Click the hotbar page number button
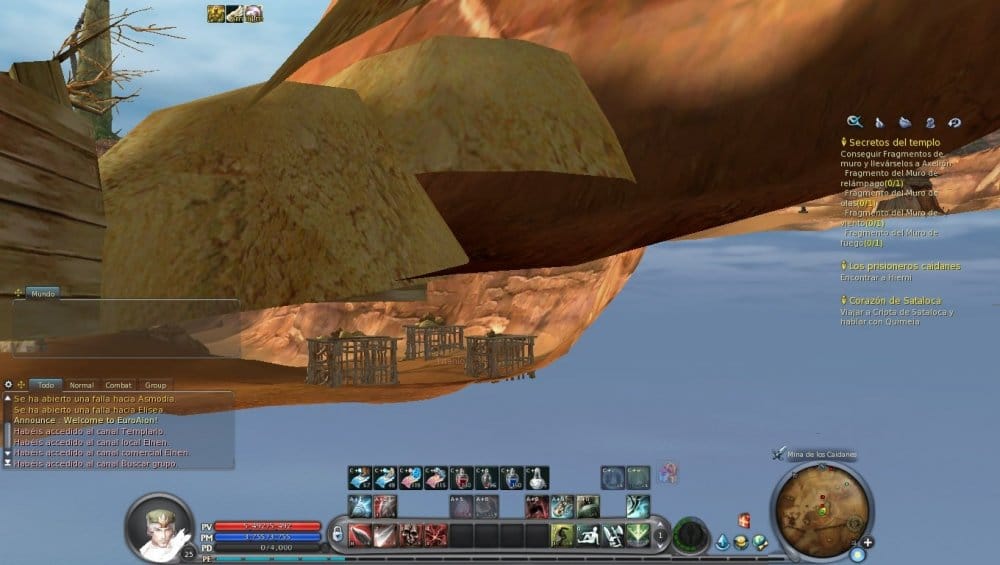This screenshot has height=565, width=1000. point(661,535)
